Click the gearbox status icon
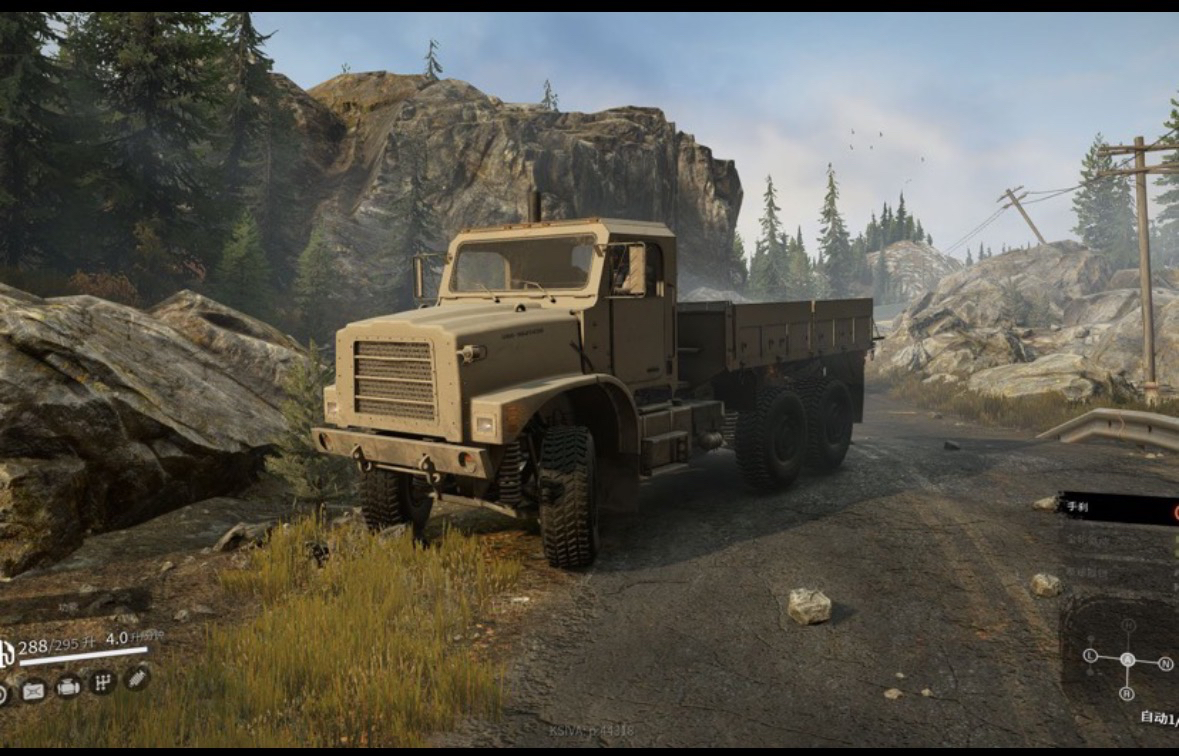 [101, 683]
